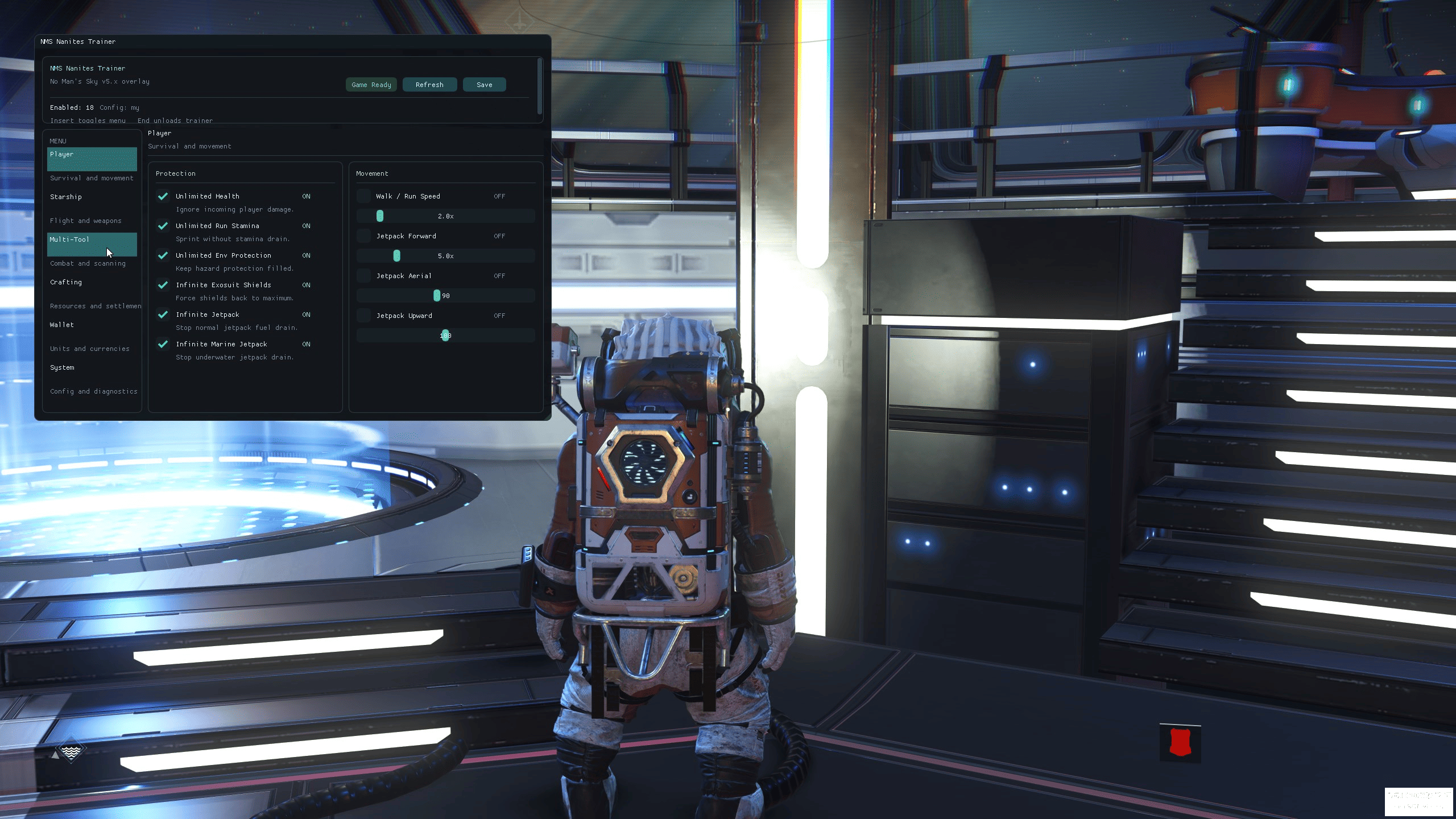Enable Jetpack Forward checkbox
1456x819 pixels.
363,236
